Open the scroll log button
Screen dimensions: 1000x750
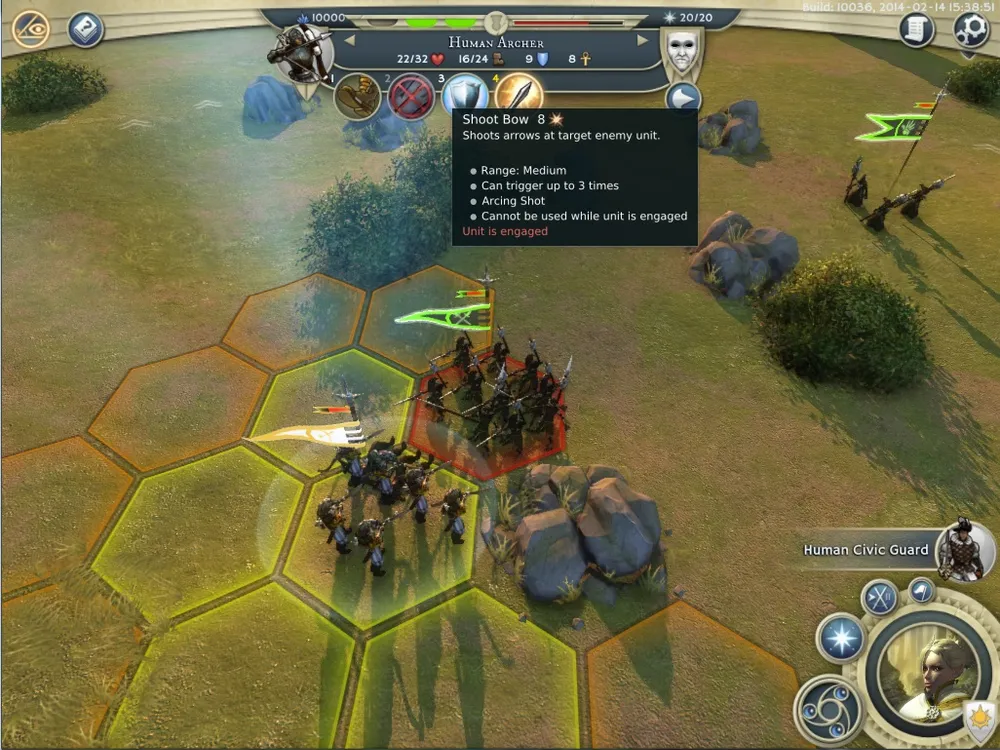click(x=916, y=30)
